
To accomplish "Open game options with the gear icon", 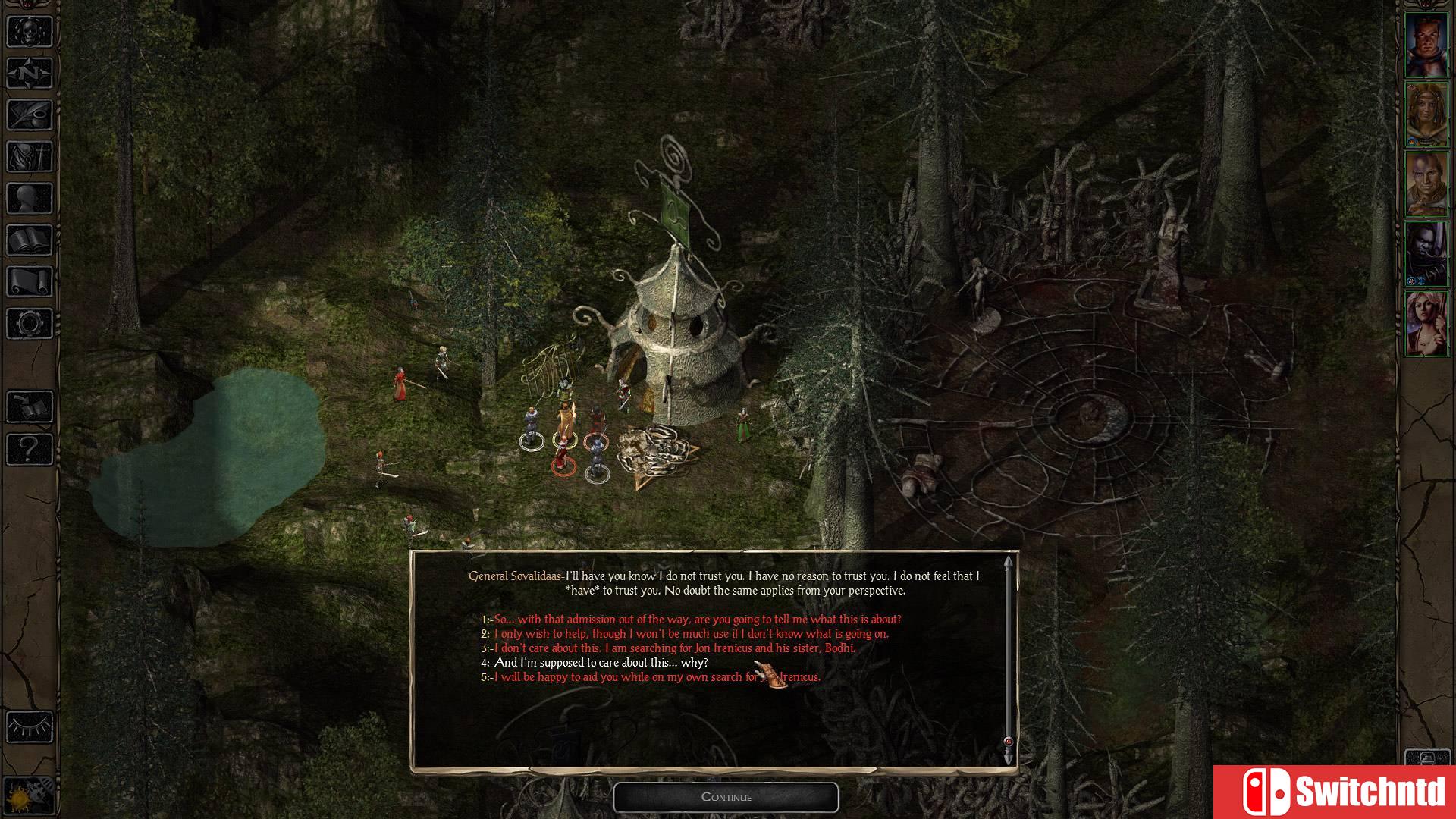I will (x=29, y=319).
